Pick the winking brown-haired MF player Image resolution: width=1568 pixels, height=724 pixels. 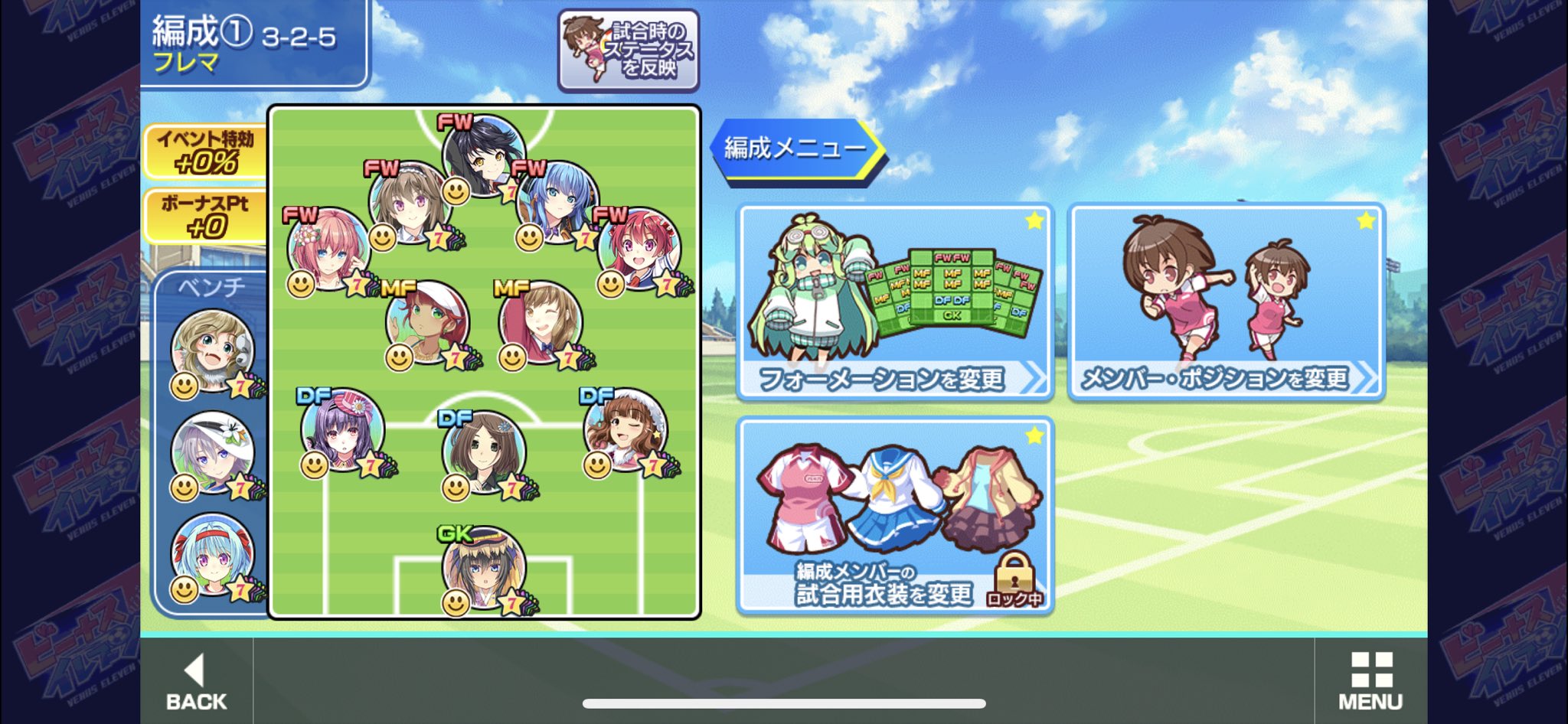click(541, 321)
